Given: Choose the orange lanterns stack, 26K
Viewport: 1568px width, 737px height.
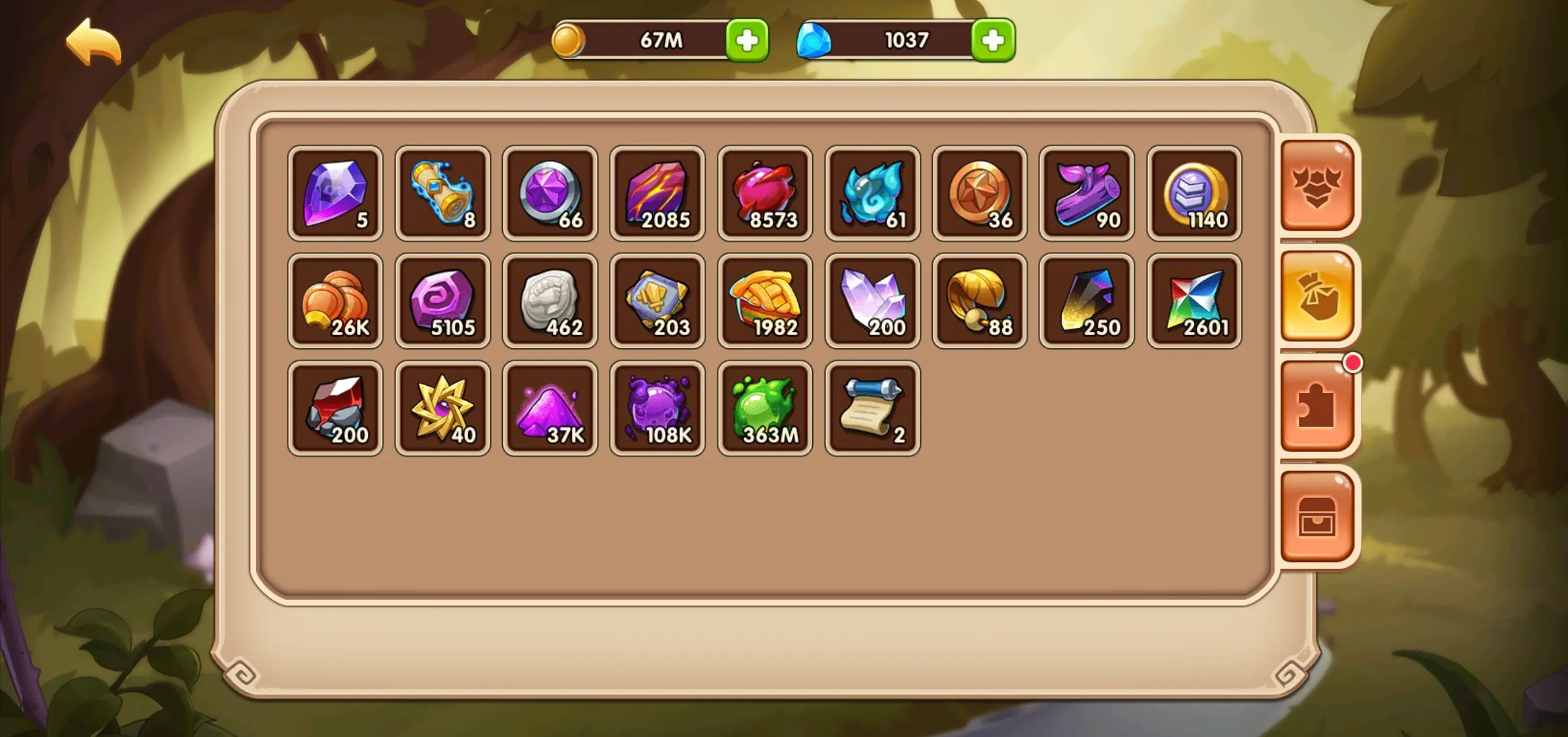Looking at the screenshot, I should tap(335, 301).
